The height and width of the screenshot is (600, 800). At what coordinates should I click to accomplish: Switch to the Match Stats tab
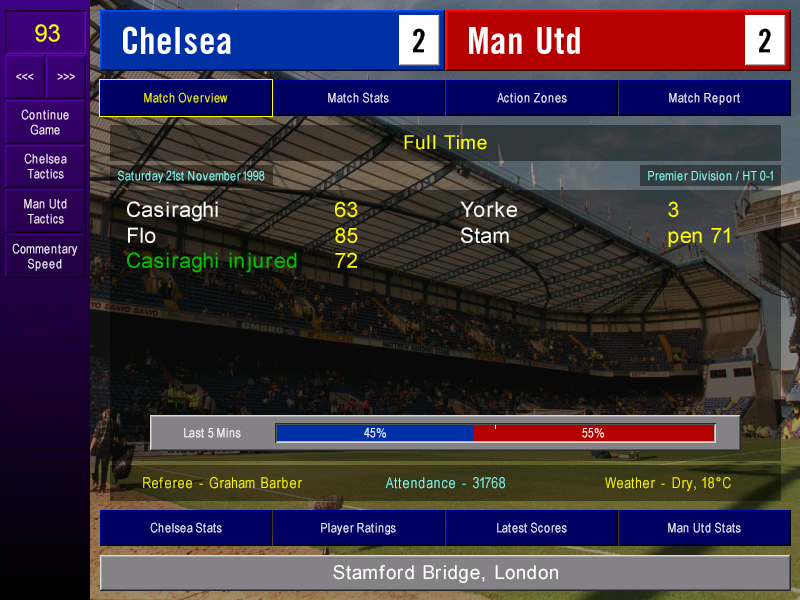click(x=358, y=98)
